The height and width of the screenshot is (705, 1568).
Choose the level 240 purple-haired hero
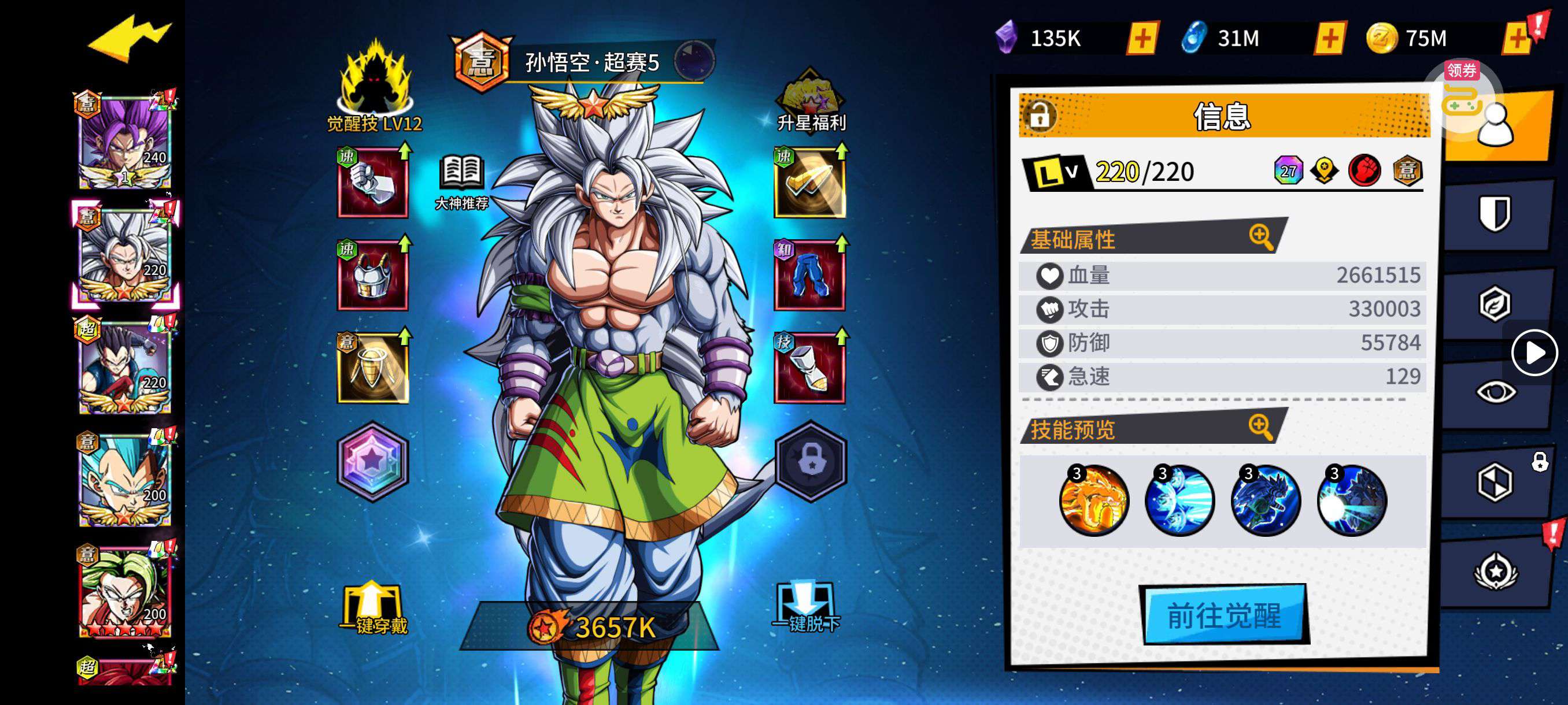[x=125, y=141]
